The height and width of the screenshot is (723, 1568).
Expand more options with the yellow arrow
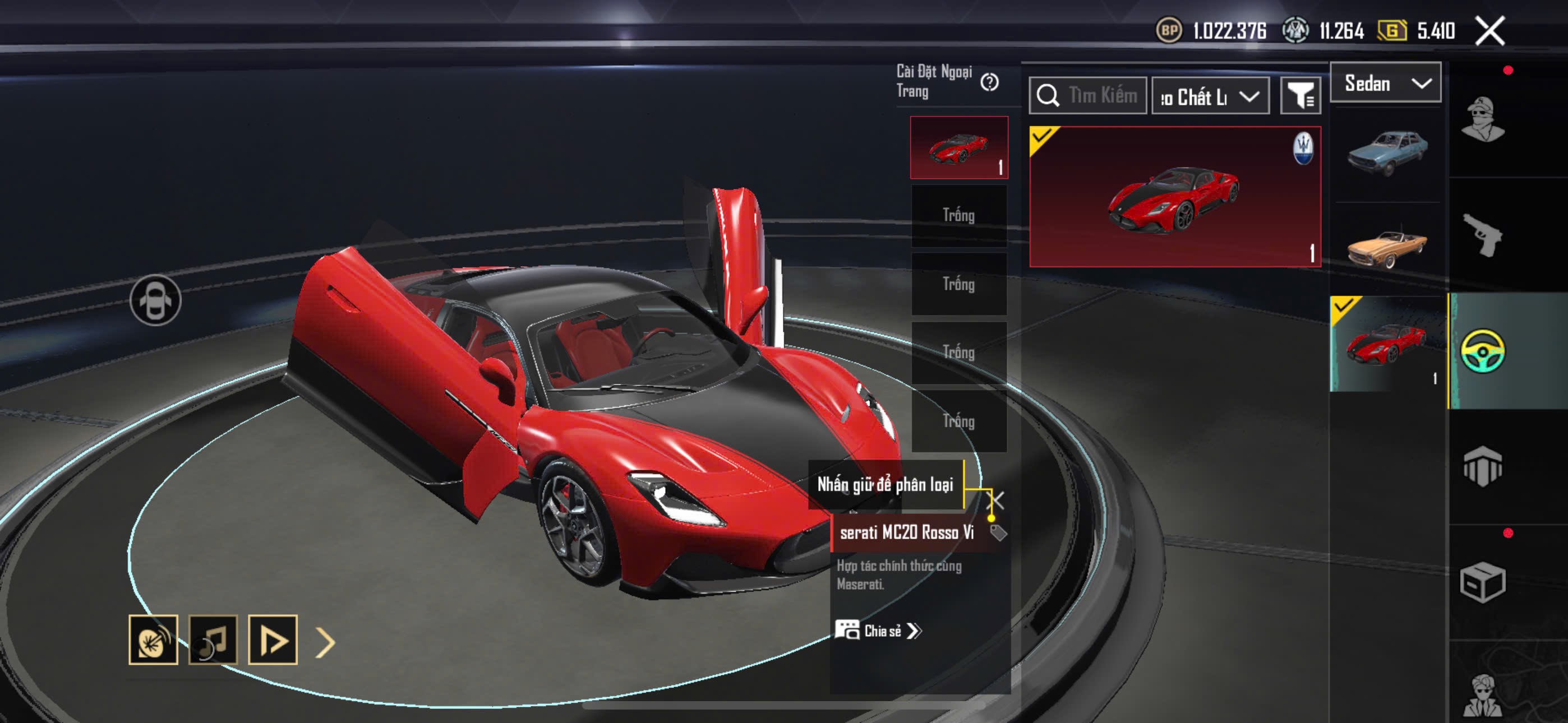(x=326, y=642)
